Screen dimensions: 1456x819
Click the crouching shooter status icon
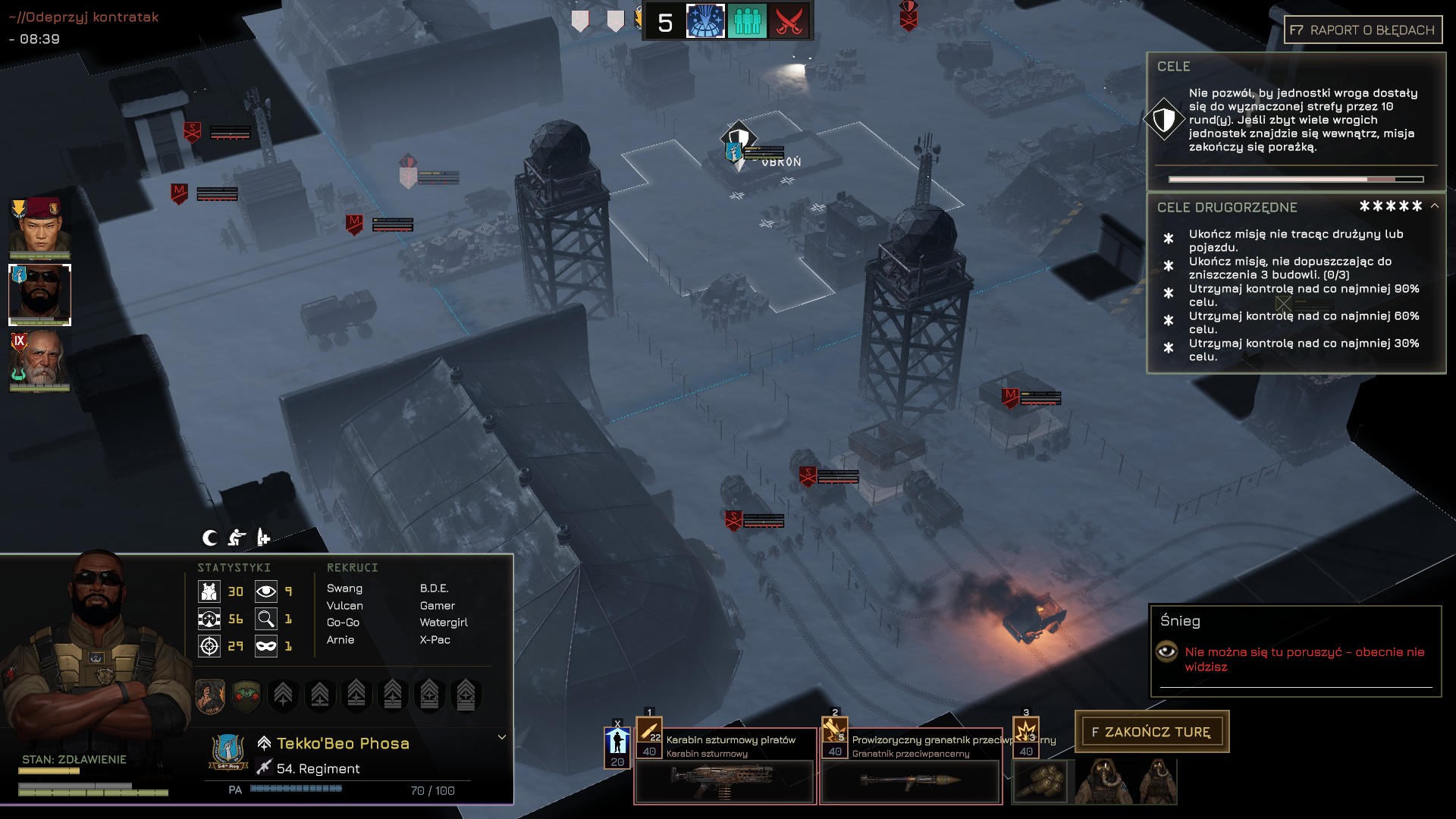pyautogui.click(x=237, y=538)
